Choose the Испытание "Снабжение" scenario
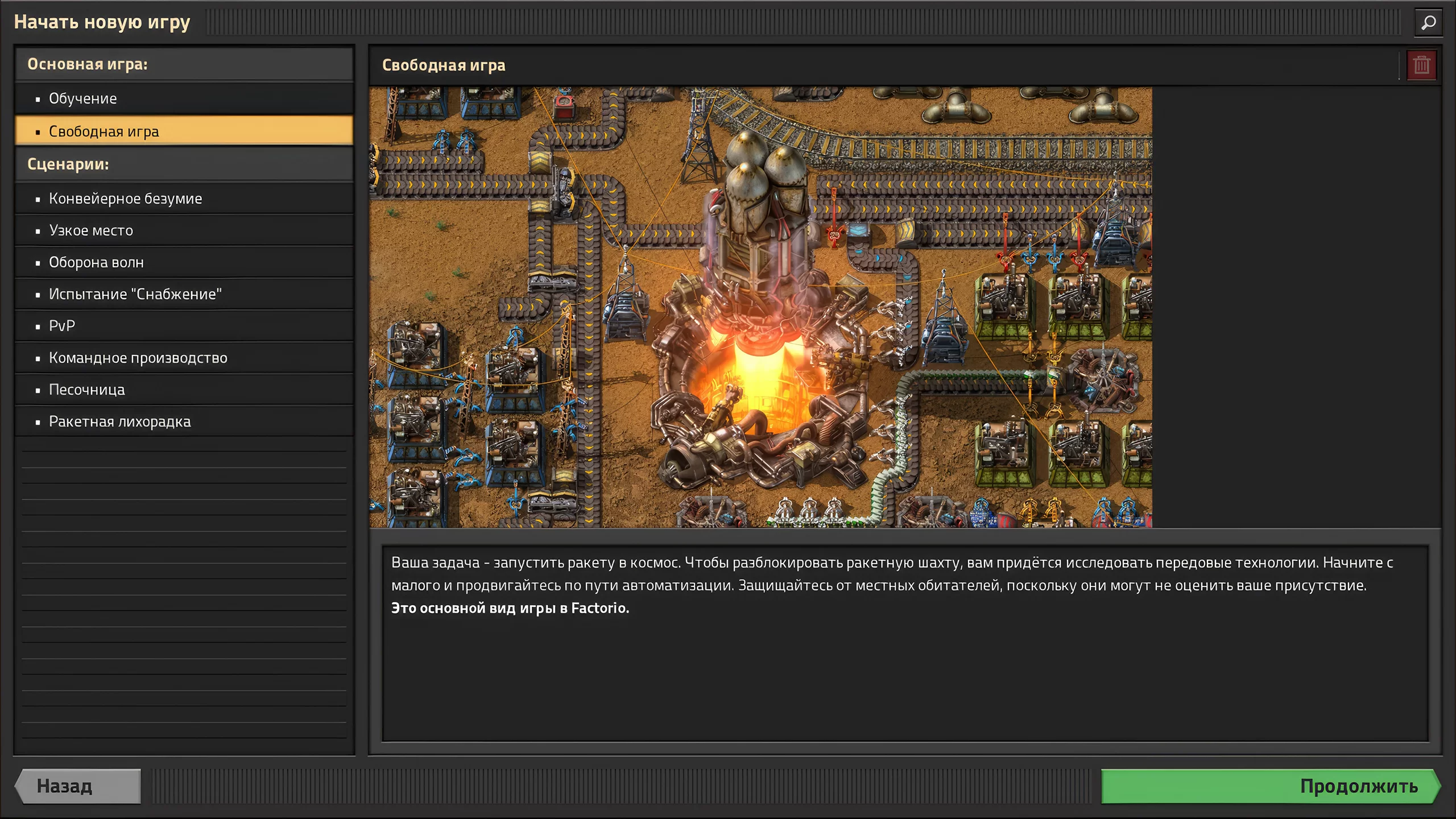Image resolution: width=1456 pixels, height=819 pixels. tap(135, 294)
